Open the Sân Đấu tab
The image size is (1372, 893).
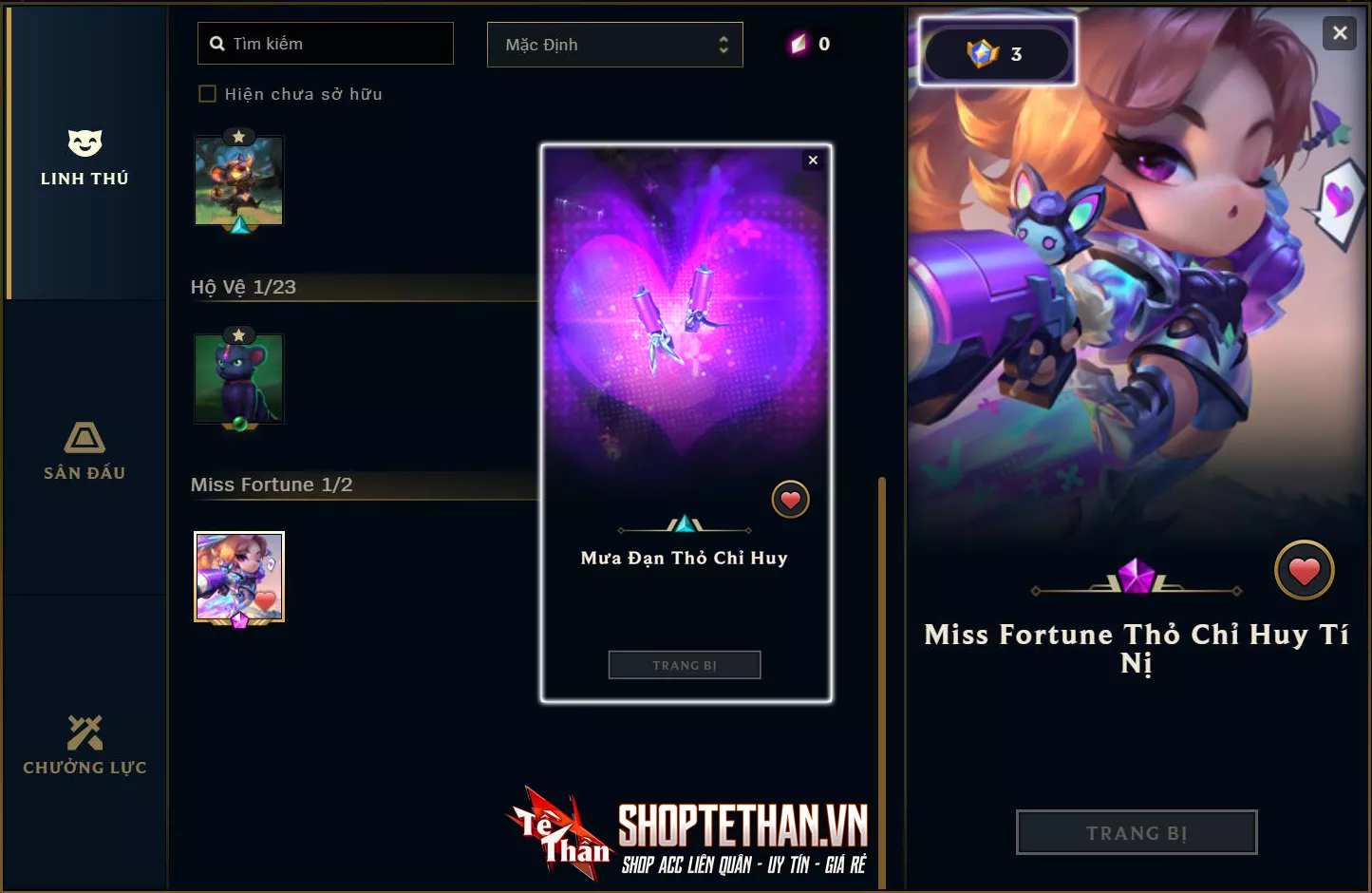click(85, 451)
